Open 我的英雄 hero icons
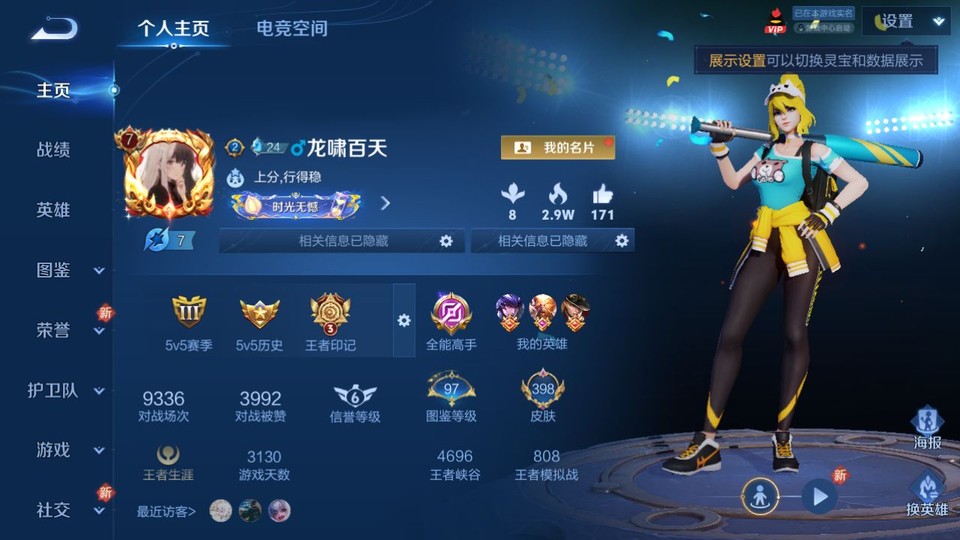The height and width of the screenshot is (540, 960). pos(542,318)
